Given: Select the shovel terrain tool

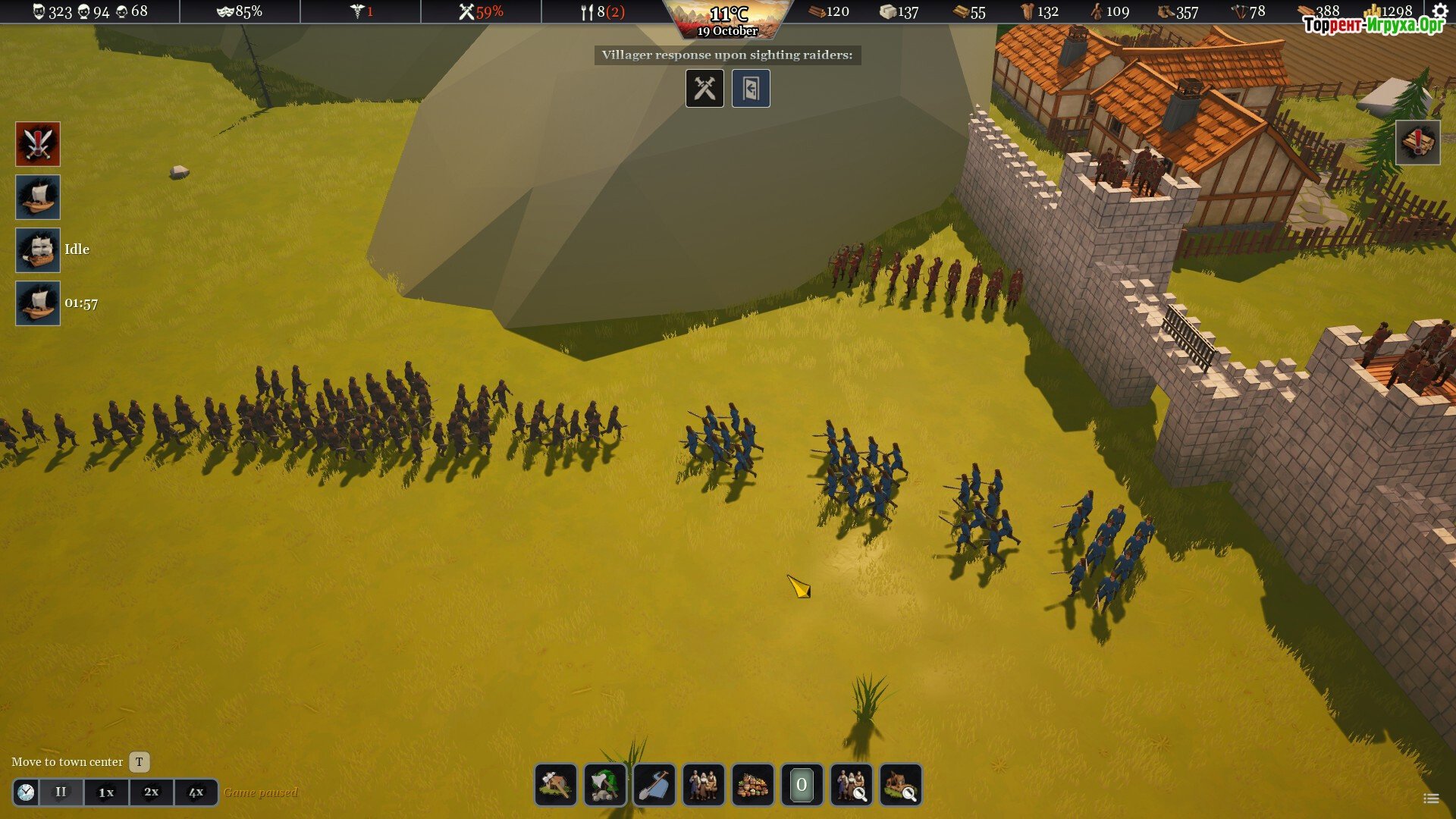Looking at the screenshot, I should click(654, 784).
